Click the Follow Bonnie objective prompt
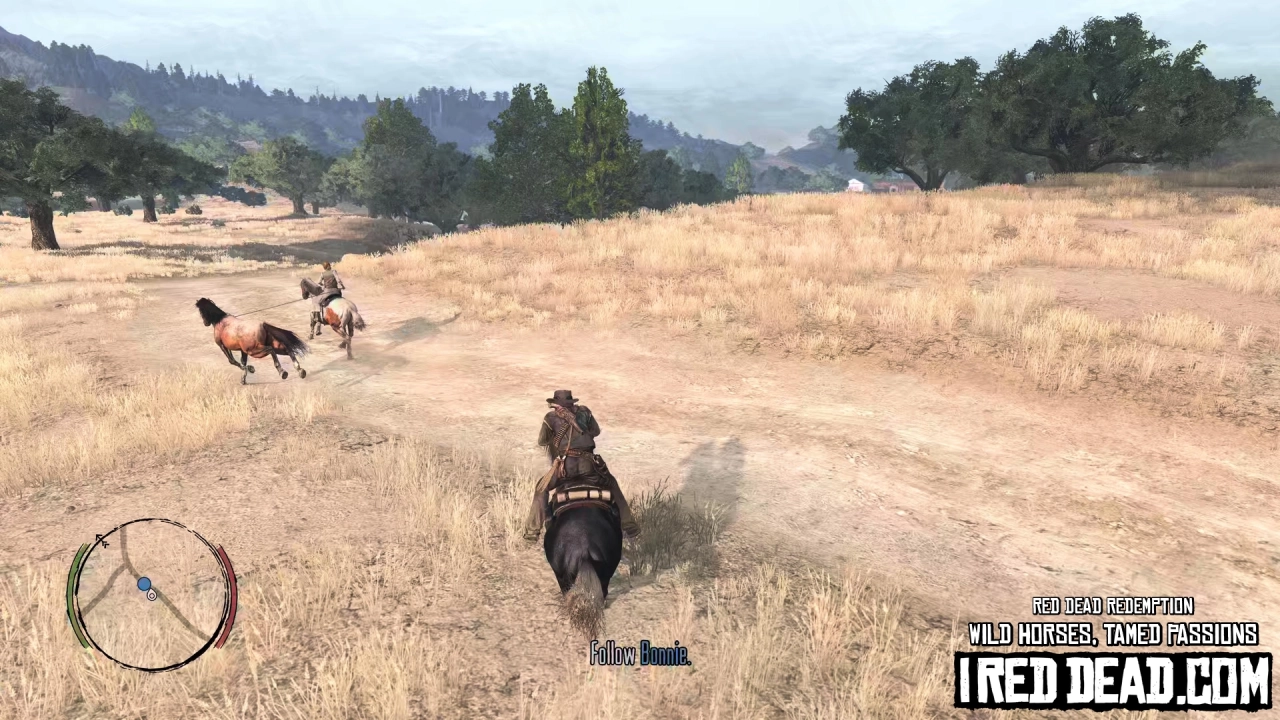 tap(640, 654)
